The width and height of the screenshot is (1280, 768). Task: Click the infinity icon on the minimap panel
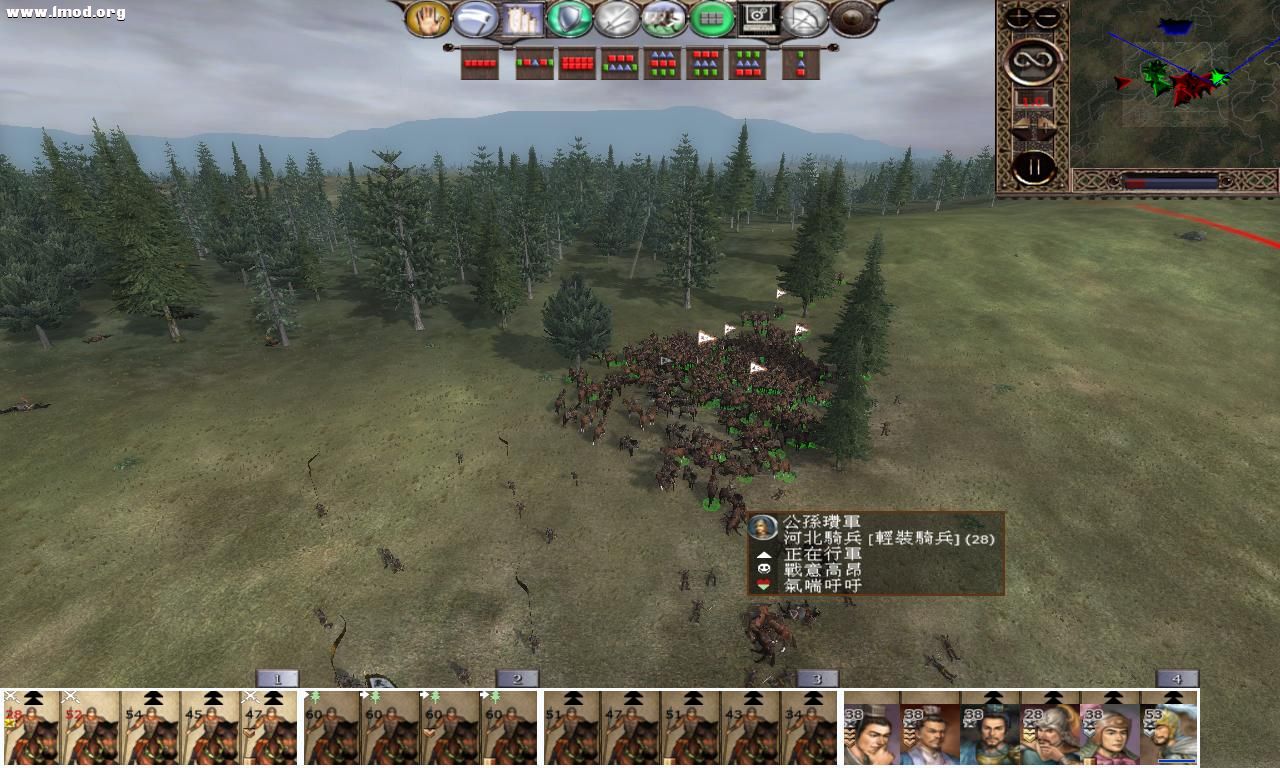point(1033,60)
